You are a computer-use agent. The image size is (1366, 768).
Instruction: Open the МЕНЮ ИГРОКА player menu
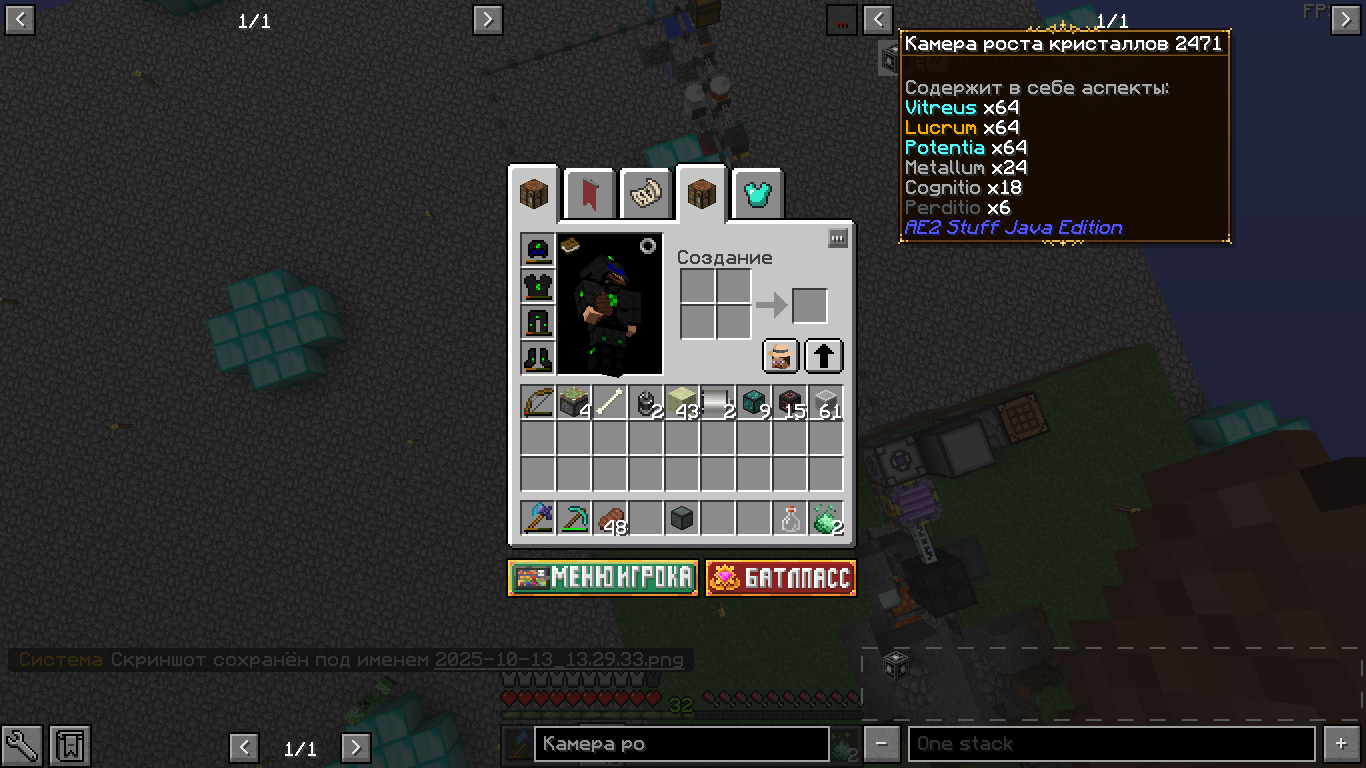coord(603,578)
